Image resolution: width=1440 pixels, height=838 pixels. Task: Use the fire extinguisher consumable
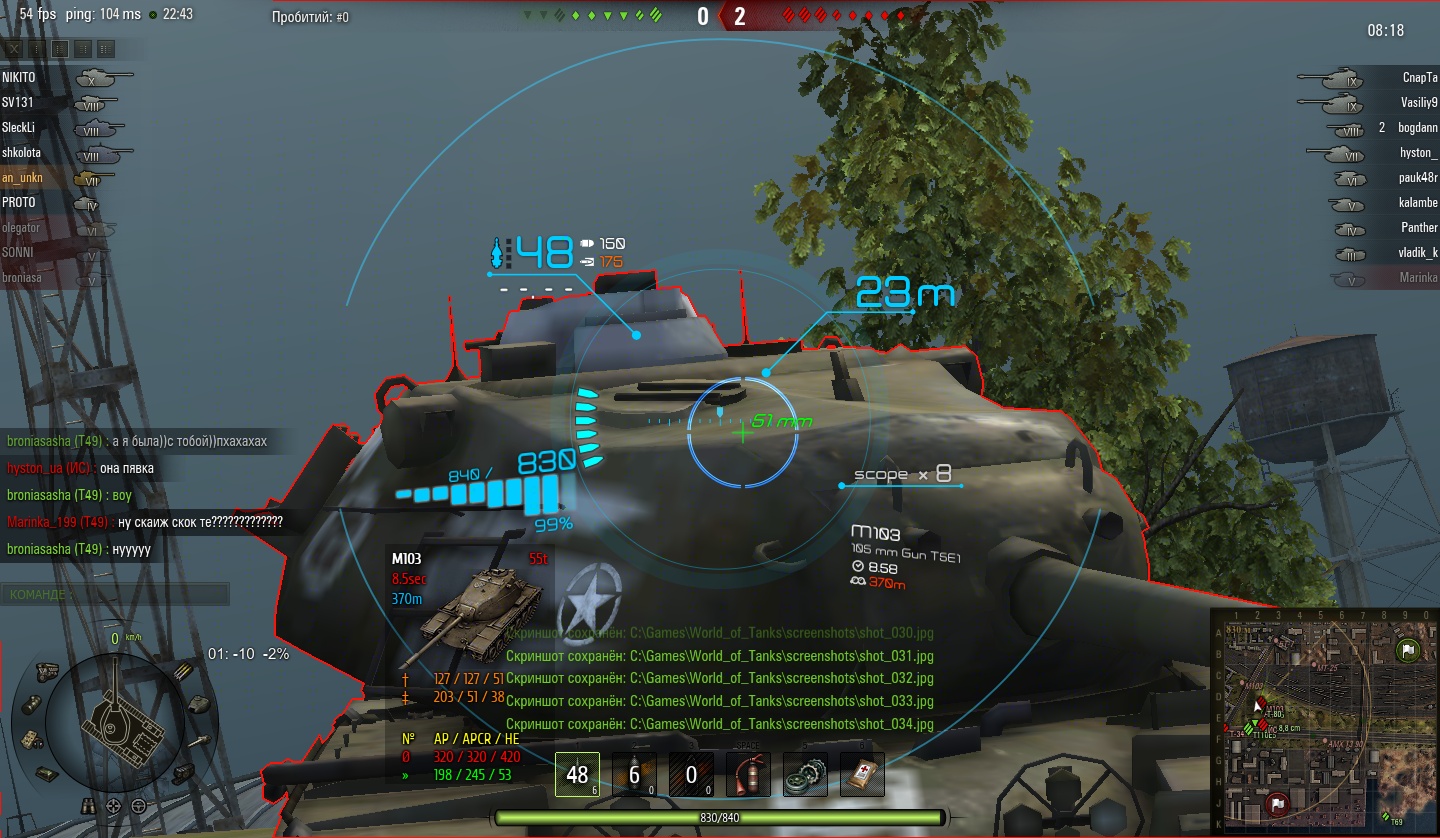[748, 775]
